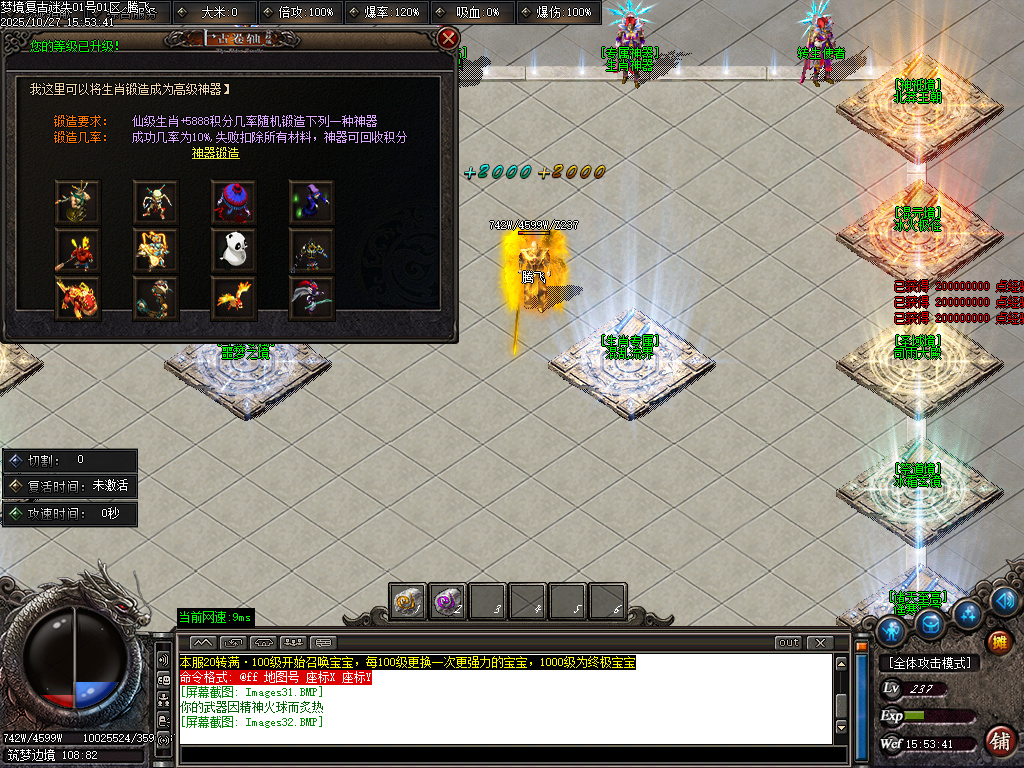Choose the red lantern creature artifact
1024x768 pixels.
[x=233, y=203]
